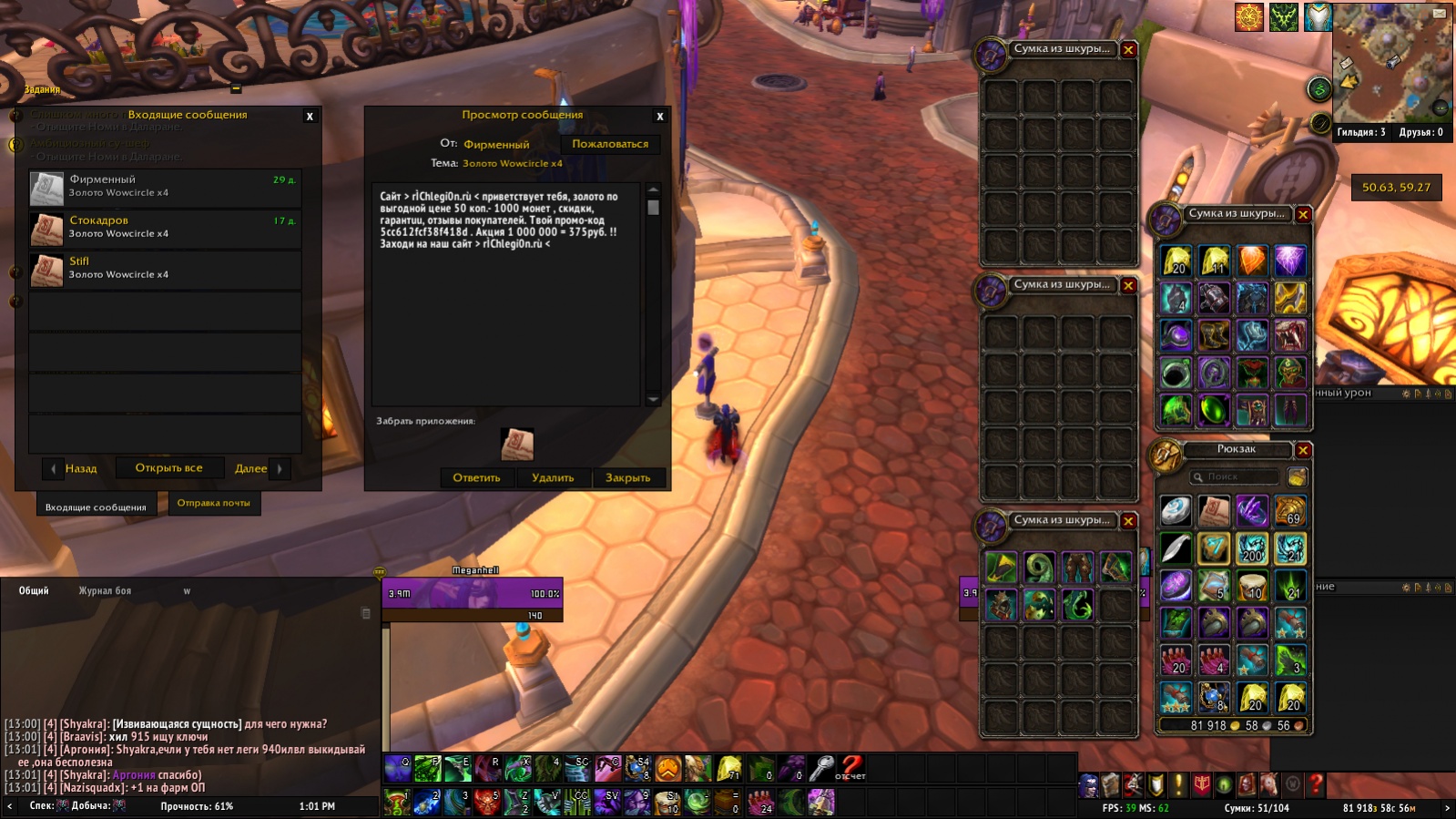Open the mail from Стокадров
Screen dimensions: 1456x819
165,229
